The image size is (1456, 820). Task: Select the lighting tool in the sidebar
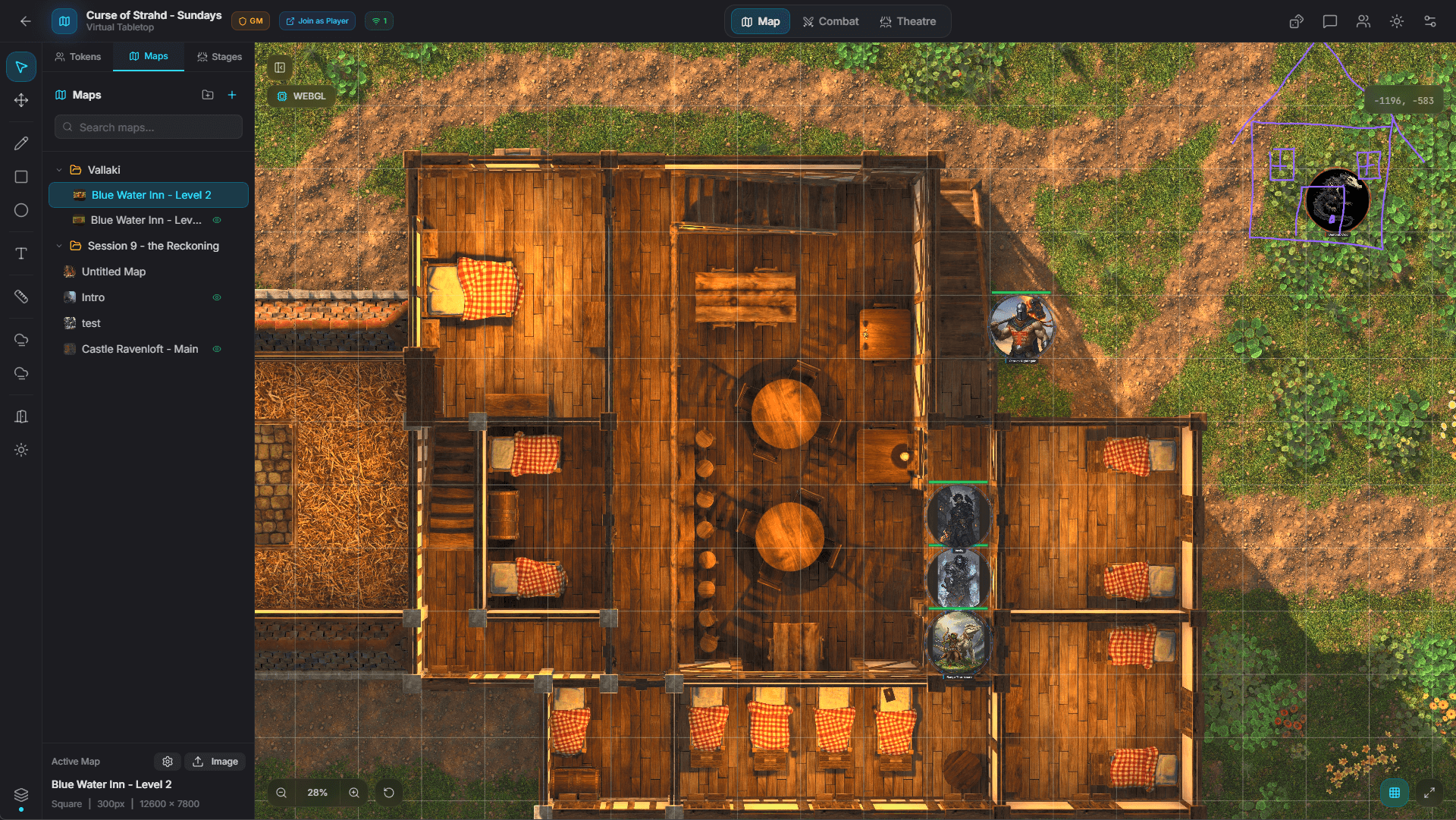tap(21, 450)
